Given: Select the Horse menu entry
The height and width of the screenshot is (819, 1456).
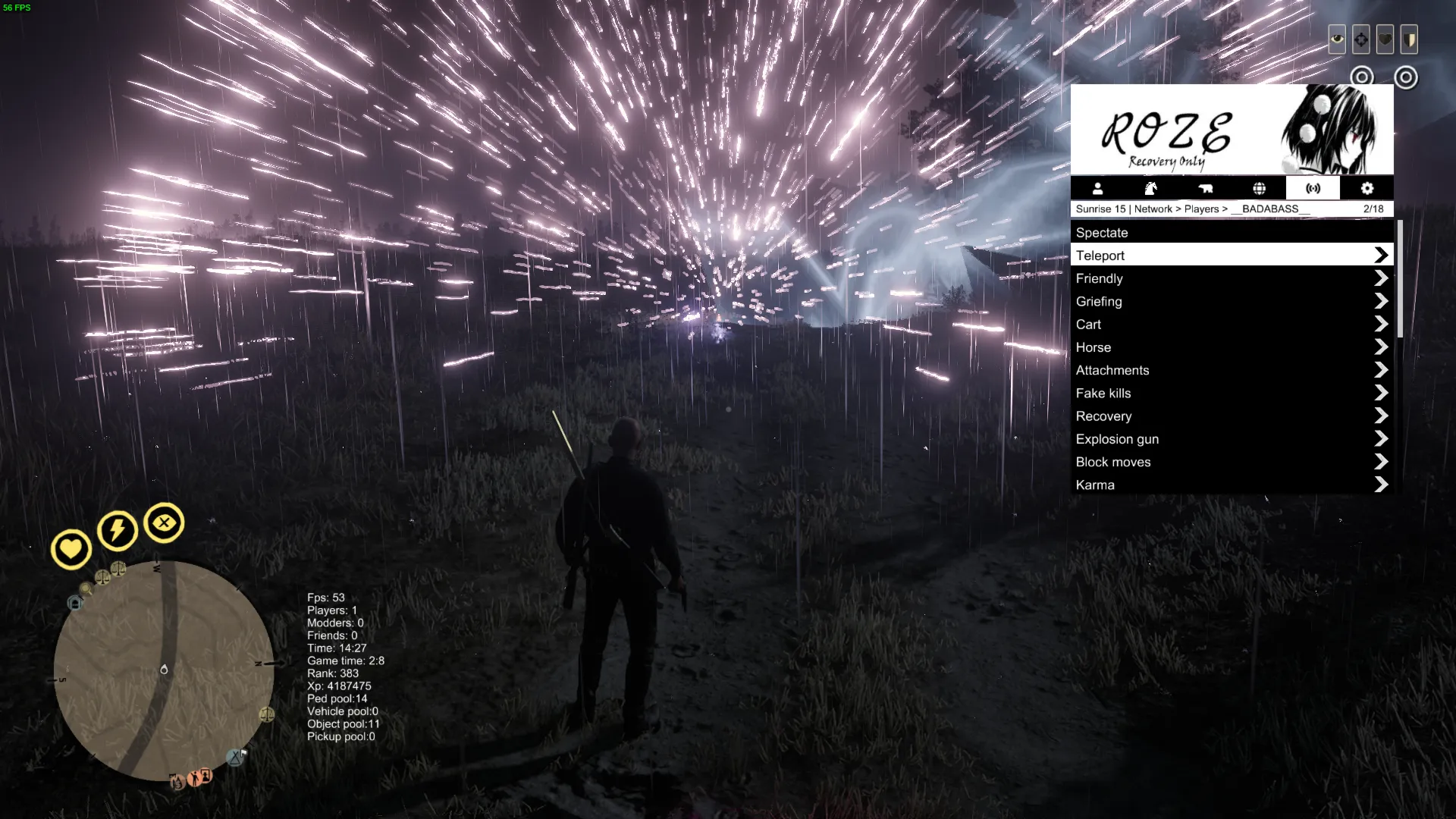Looking at the screenshot, I should tap(1232, 347).
